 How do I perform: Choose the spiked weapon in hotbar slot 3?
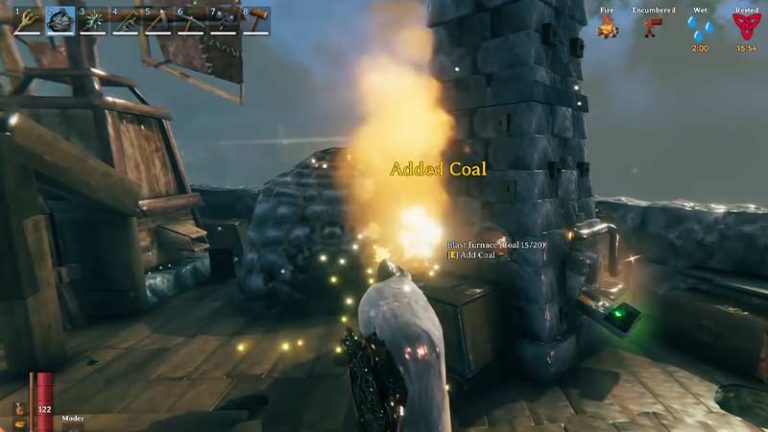pos(92,21)
